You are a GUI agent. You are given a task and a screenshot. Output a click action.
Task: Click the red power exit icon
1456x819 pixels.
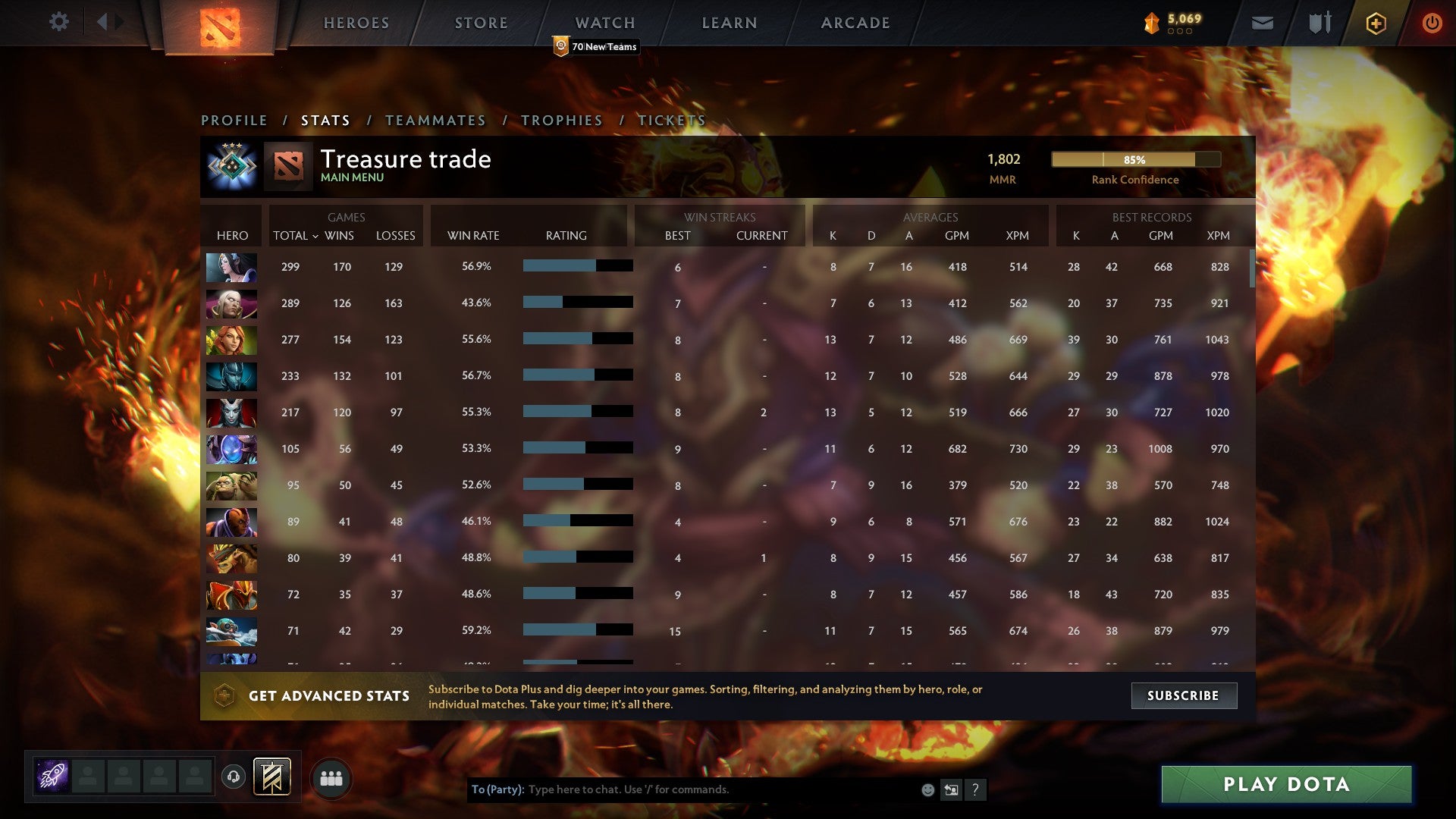tap(1432, 22)
